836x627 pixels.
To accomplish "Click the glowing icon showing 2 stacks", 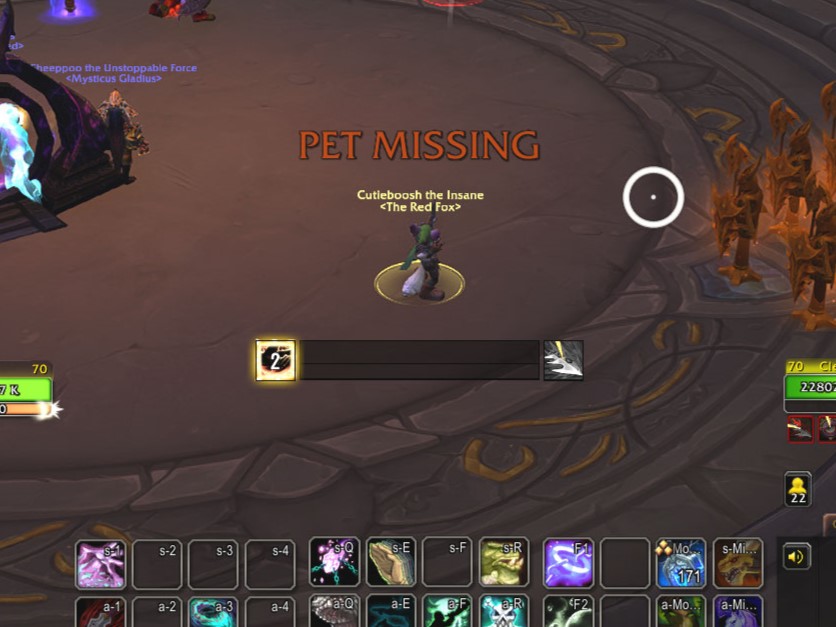I will point(275,360).
